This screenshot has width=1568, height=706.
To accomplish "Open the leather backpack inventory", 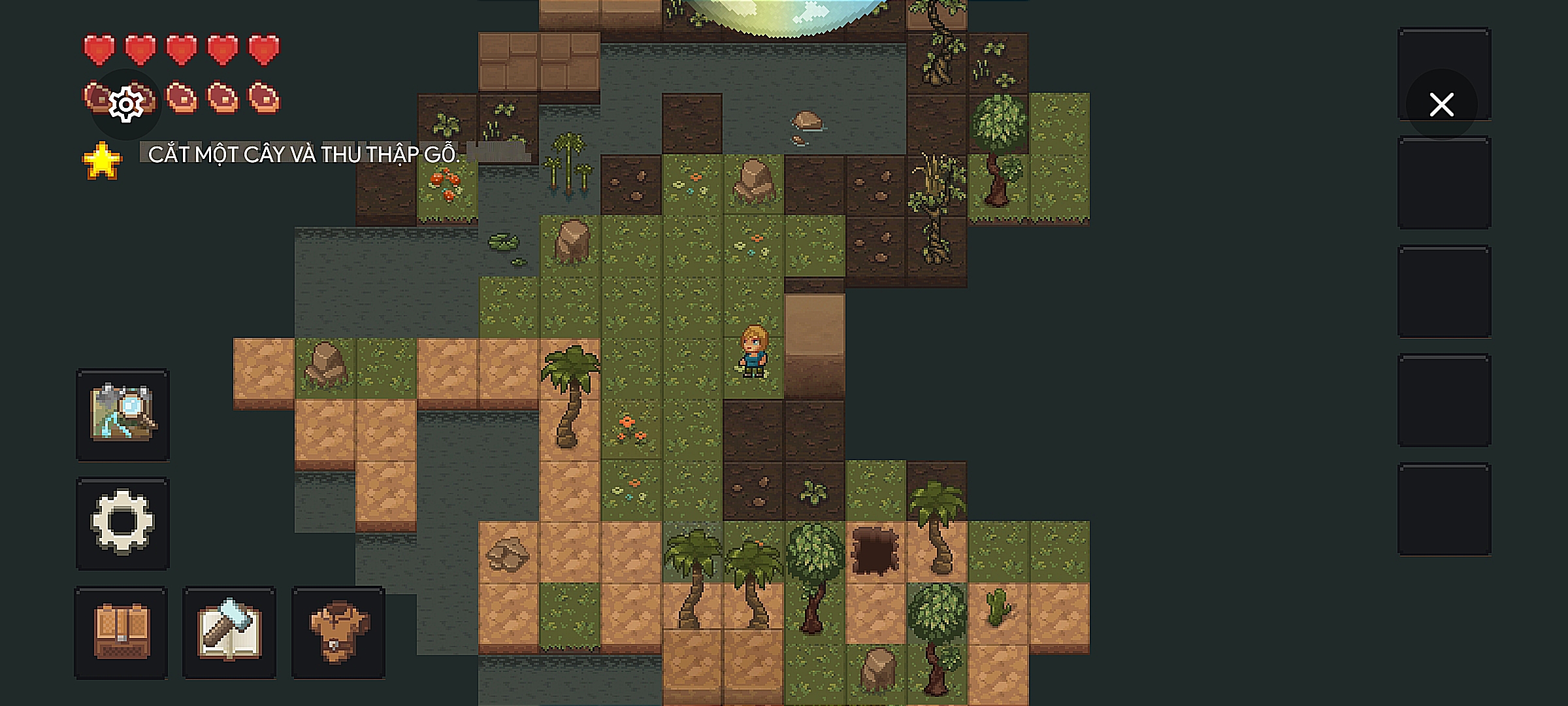I will click(x=122, y=632).
